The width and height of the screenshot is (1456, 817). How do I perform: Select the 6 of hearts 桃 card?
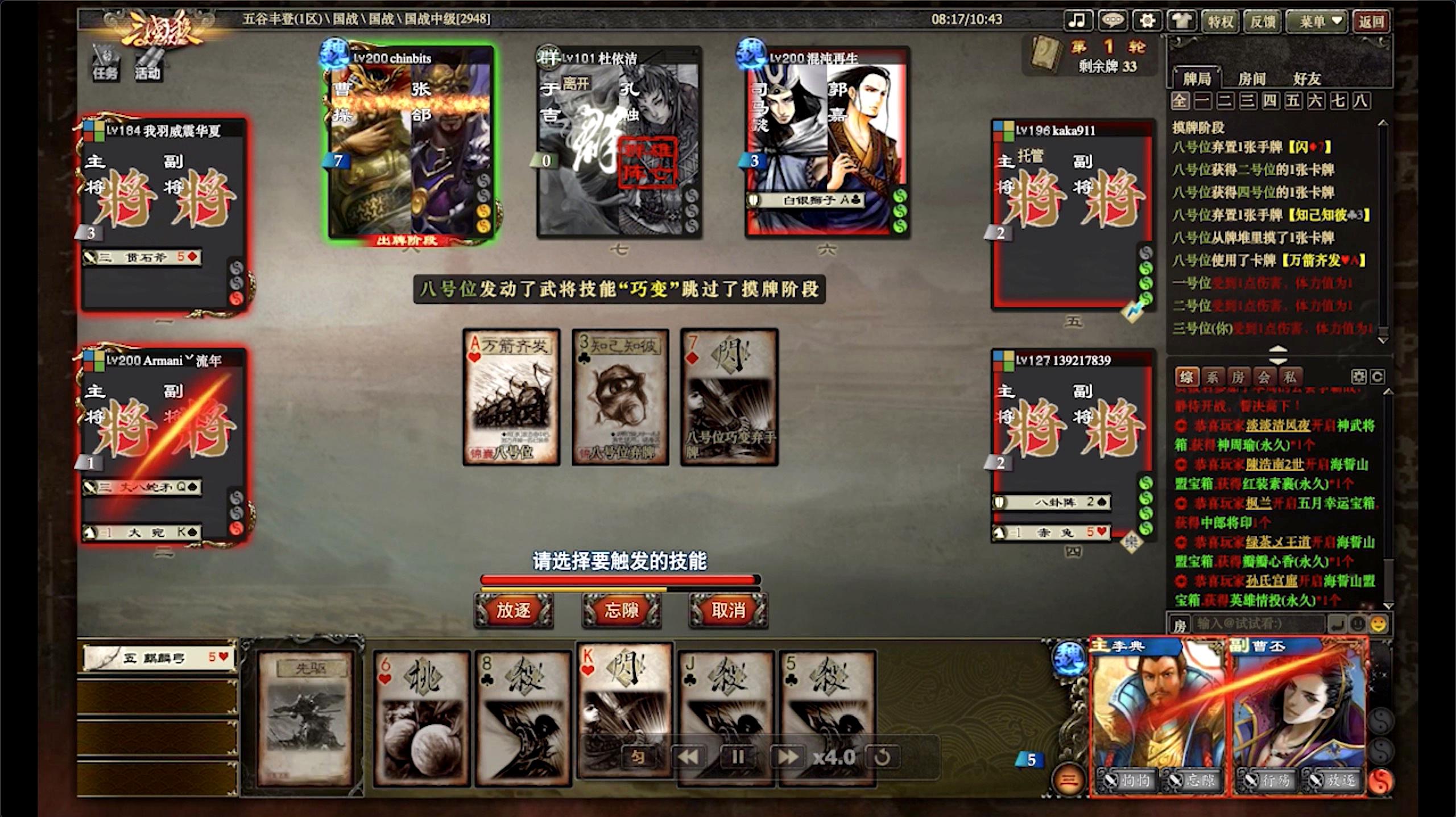click(x=421, y=718)
